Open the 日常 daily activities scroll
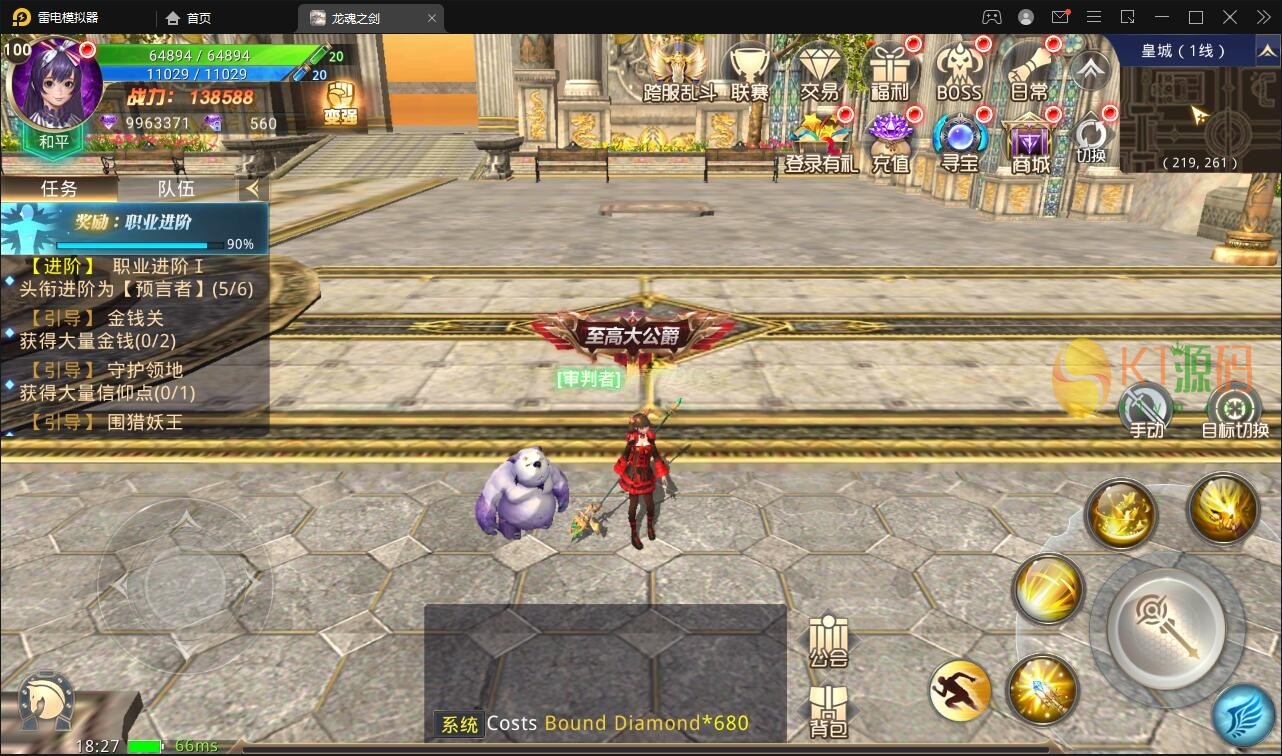This screenshot has height=756, width=1282. (1029, 70)
